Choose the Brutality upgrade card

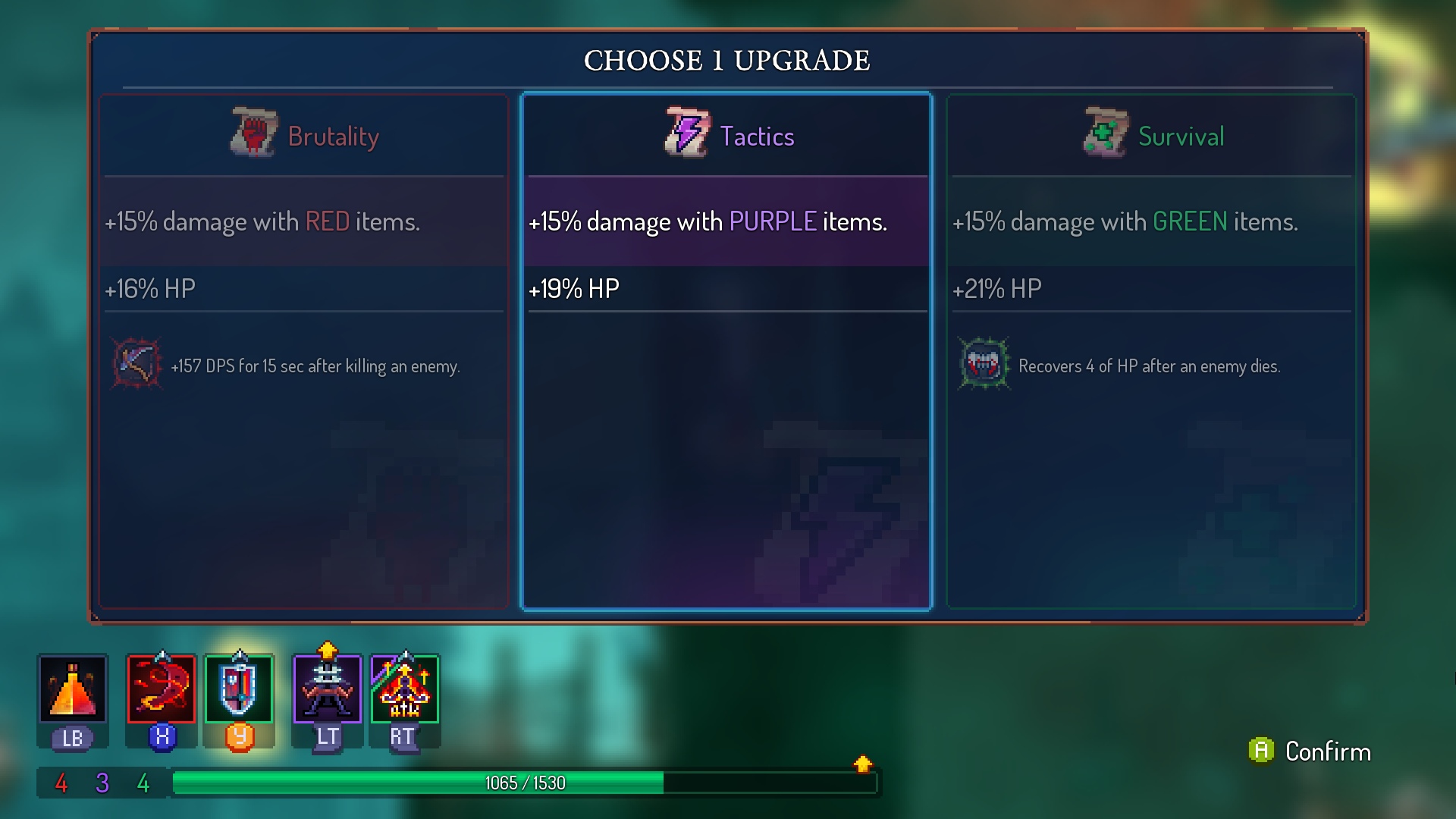click(303, 350)
